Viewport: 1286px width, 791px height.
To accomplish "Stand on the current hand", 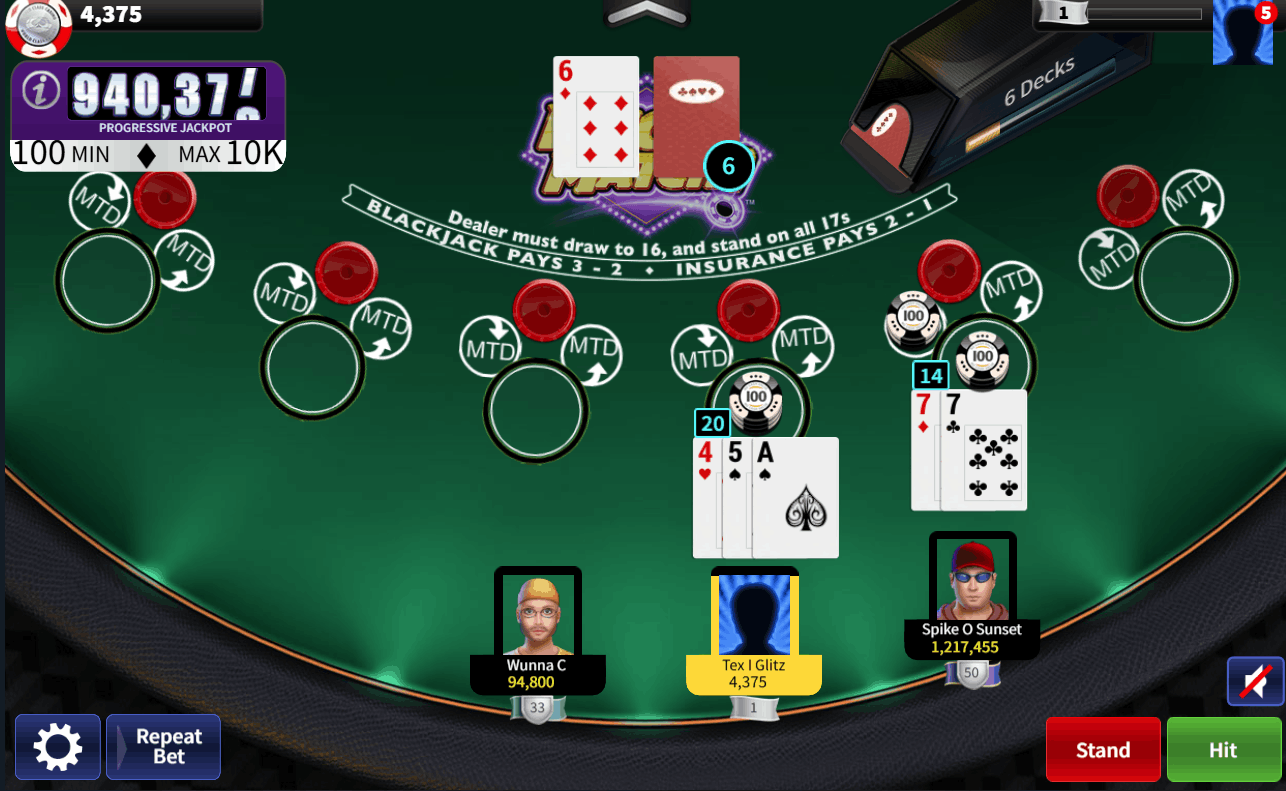I will coord(1102,749).
